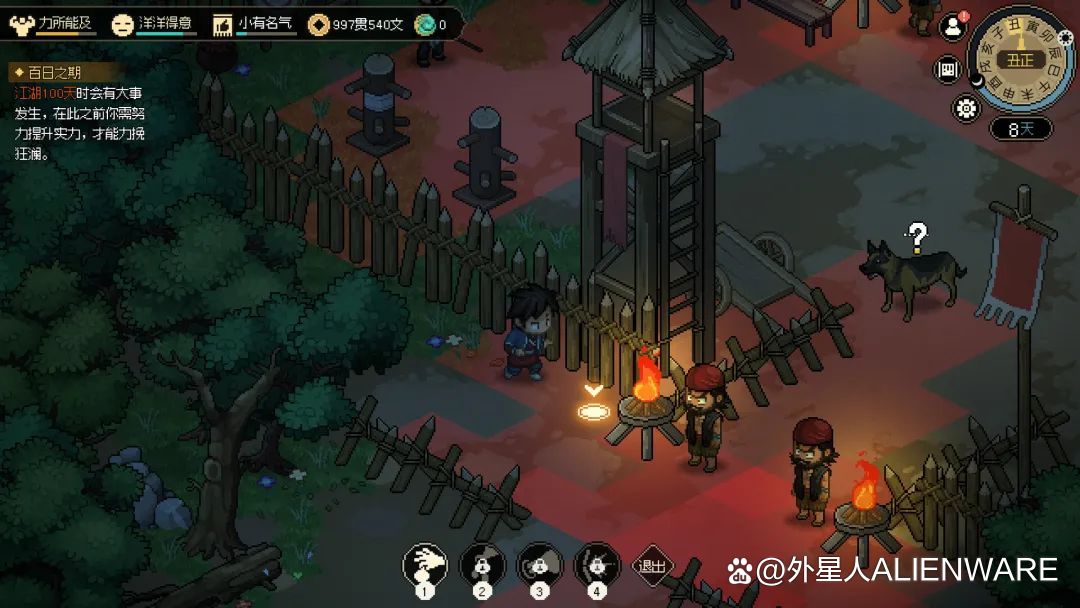
Task: Select the locked skill in slot 2
Action: 482,566
